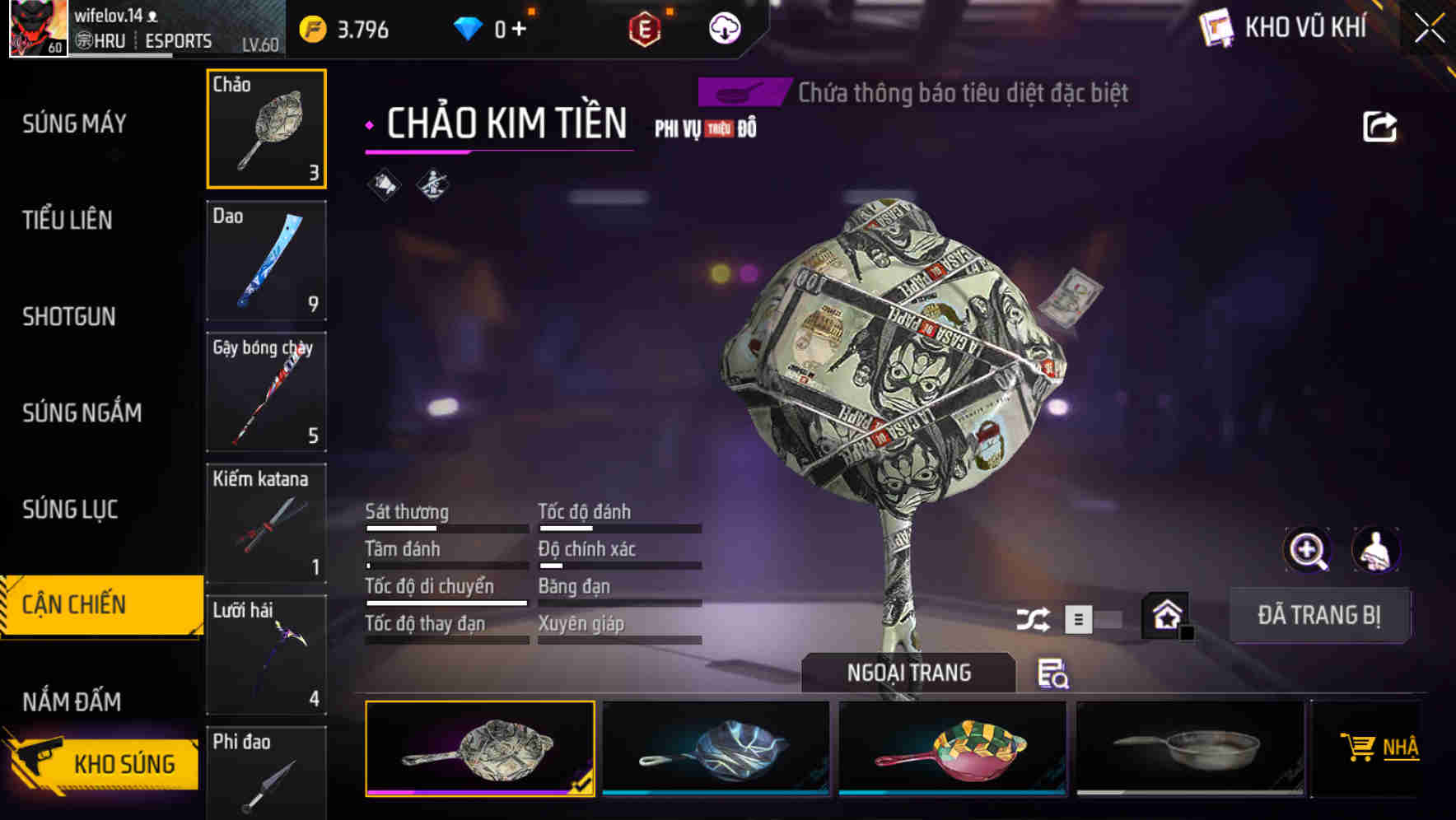Switch to SÚNG MÁY weapon category
The width and height of the screenshot is (1456, 820).
pyautogui.click(x=74, y=123)
